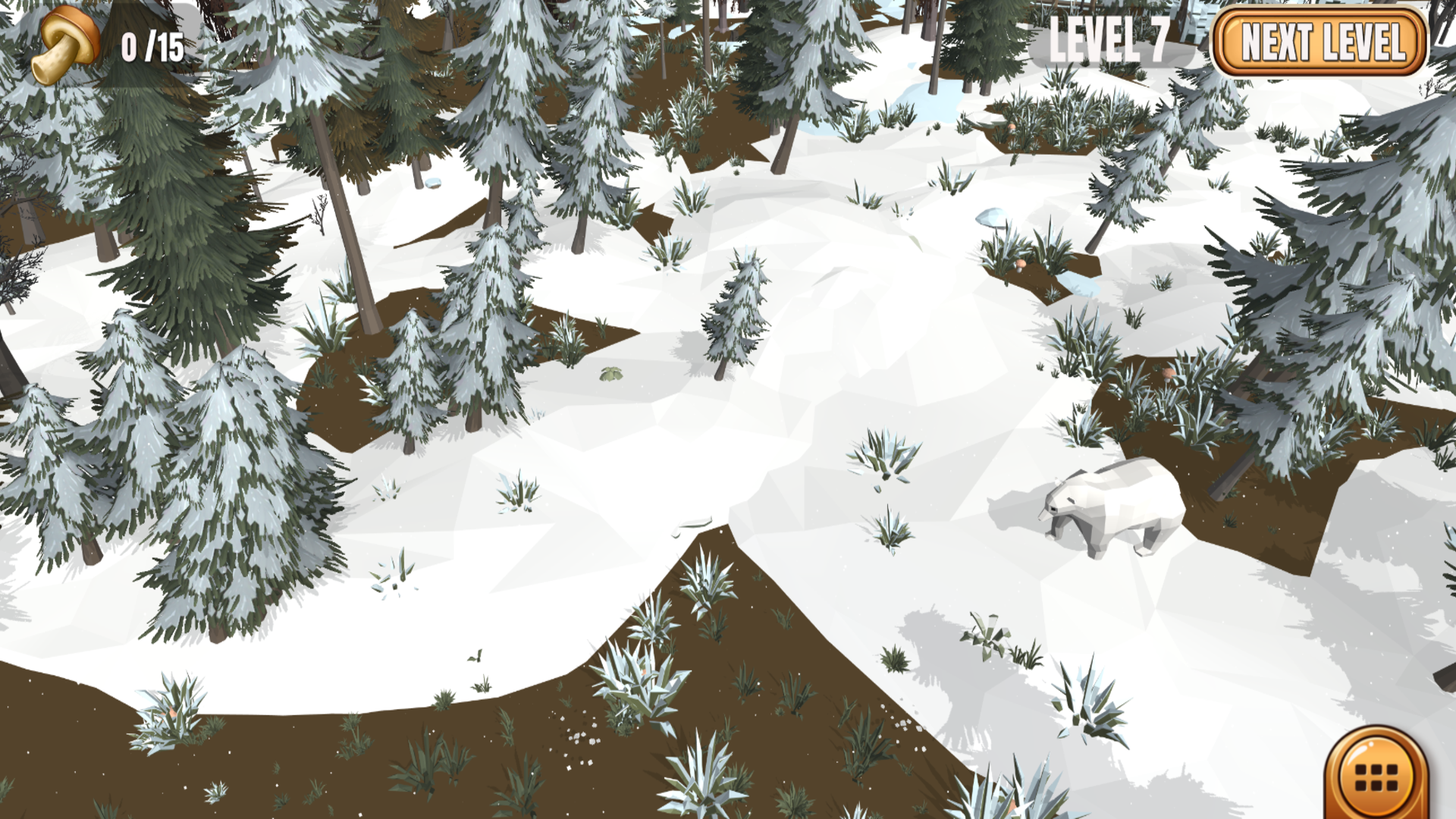This screenshot has height=819, width=1456.
Task: Select the mushroom hidden in the bottom-left grass
Action: [x=169, y=711]
